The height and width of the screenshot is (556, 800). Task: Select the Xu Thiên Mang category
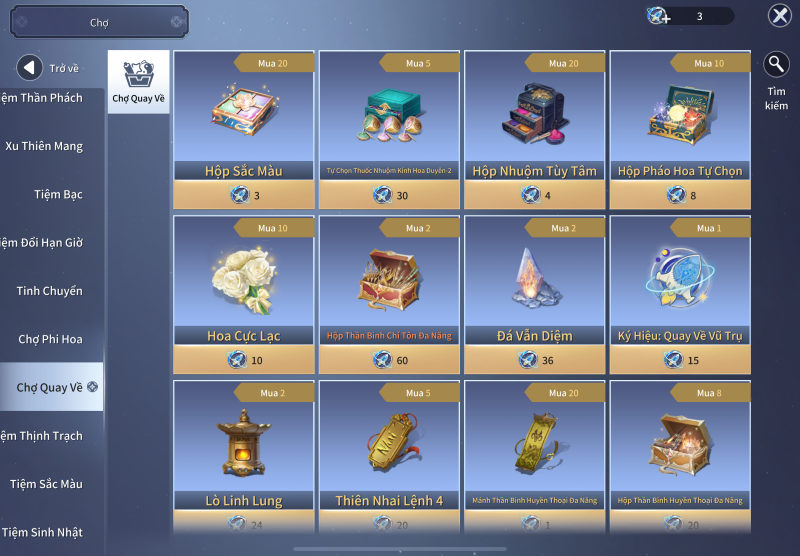44,146
